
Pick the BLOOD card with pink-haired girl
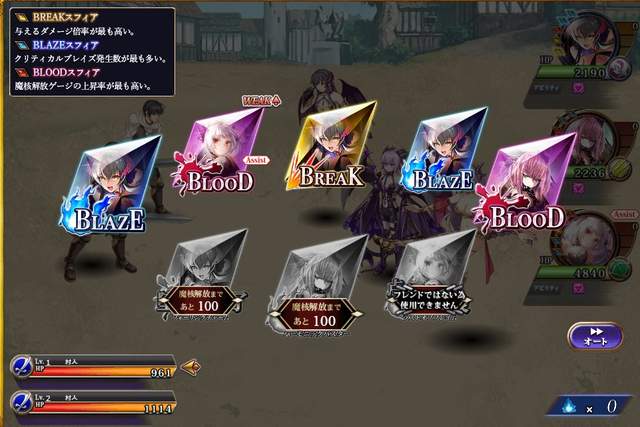(522, 182)
